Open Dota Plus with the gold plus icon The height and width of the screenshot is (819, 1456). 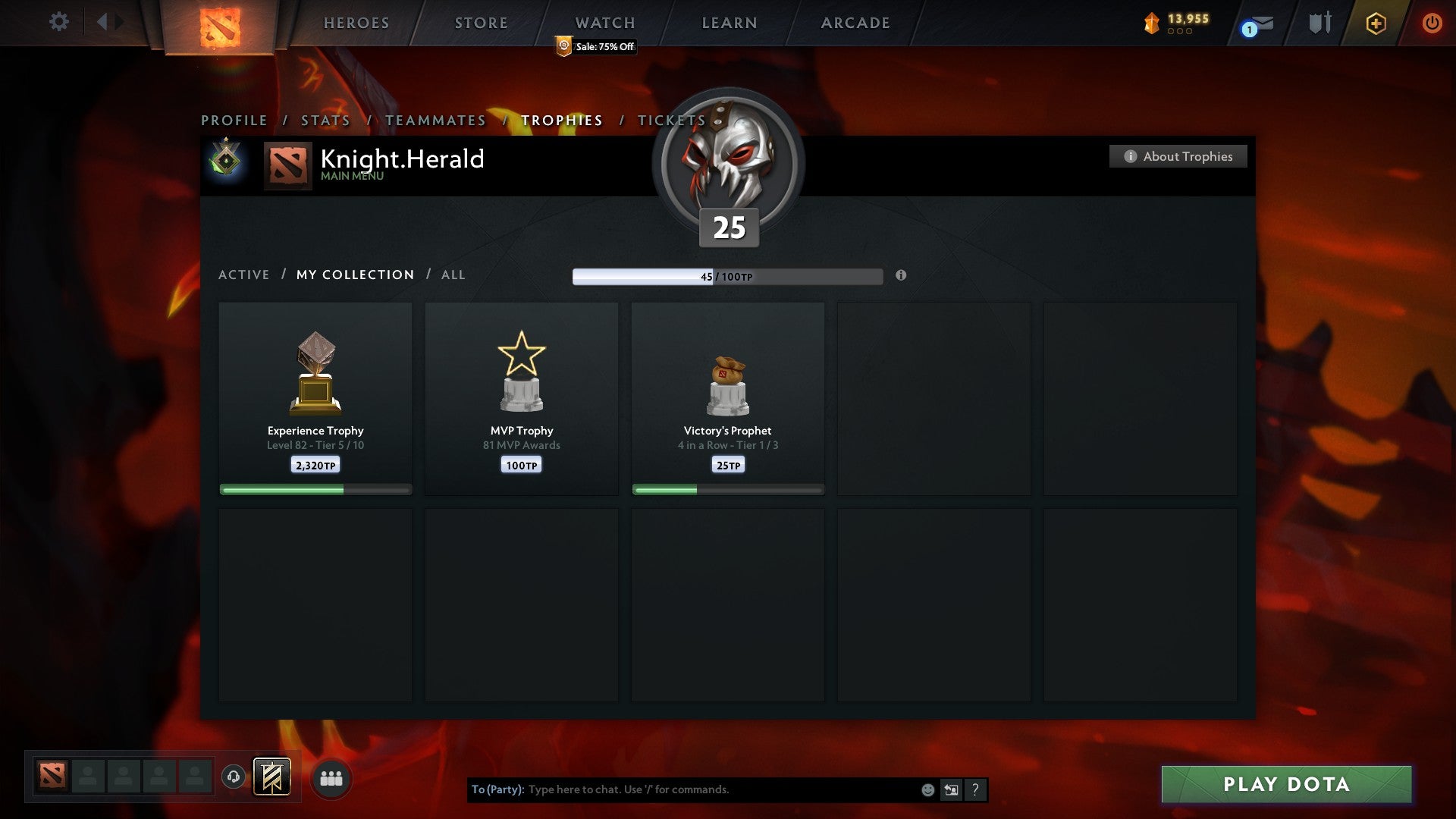point(1375,23)
